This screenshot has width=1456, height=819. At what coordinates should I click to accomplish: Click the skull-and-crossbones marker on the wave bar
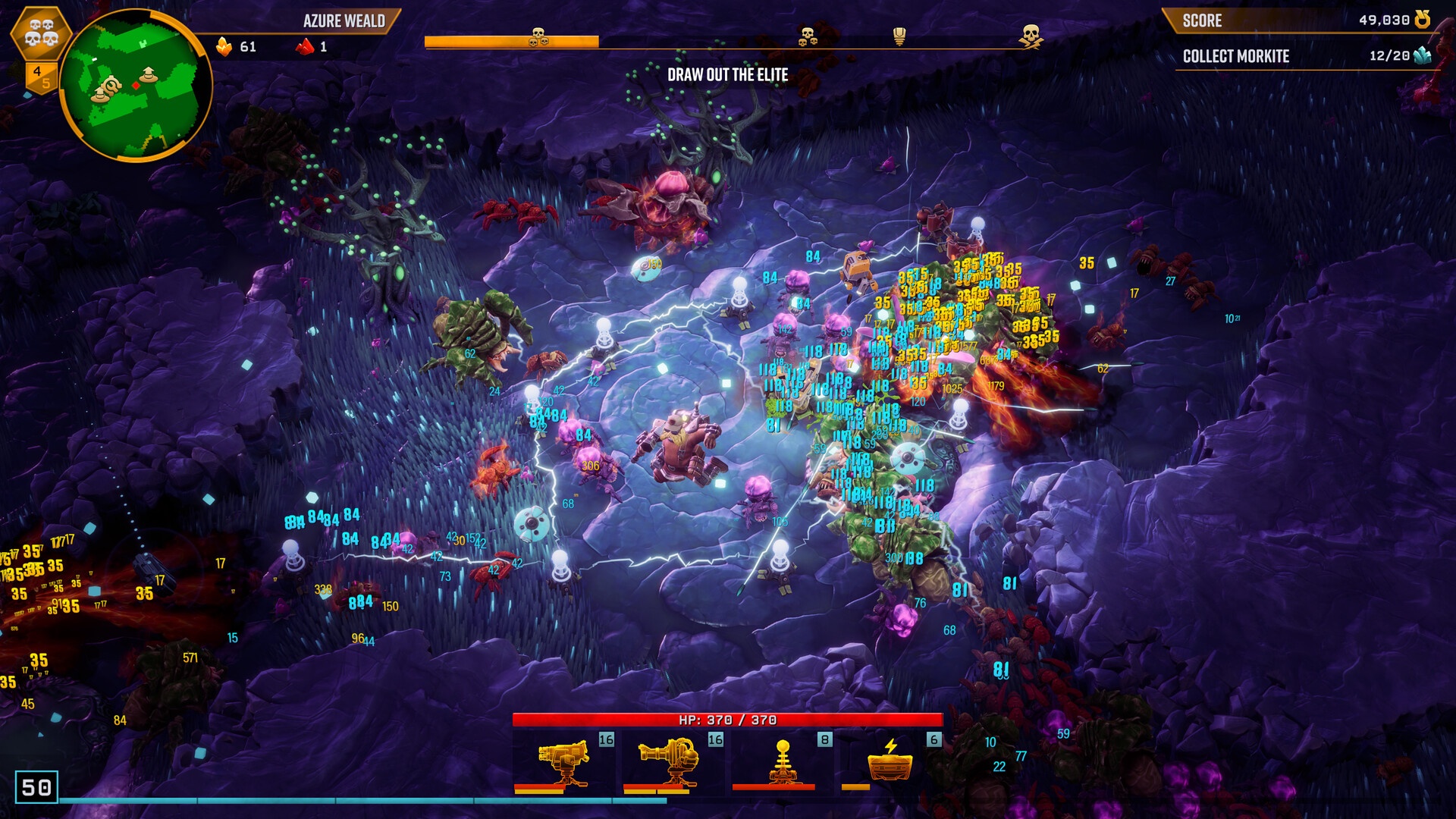1030,36
